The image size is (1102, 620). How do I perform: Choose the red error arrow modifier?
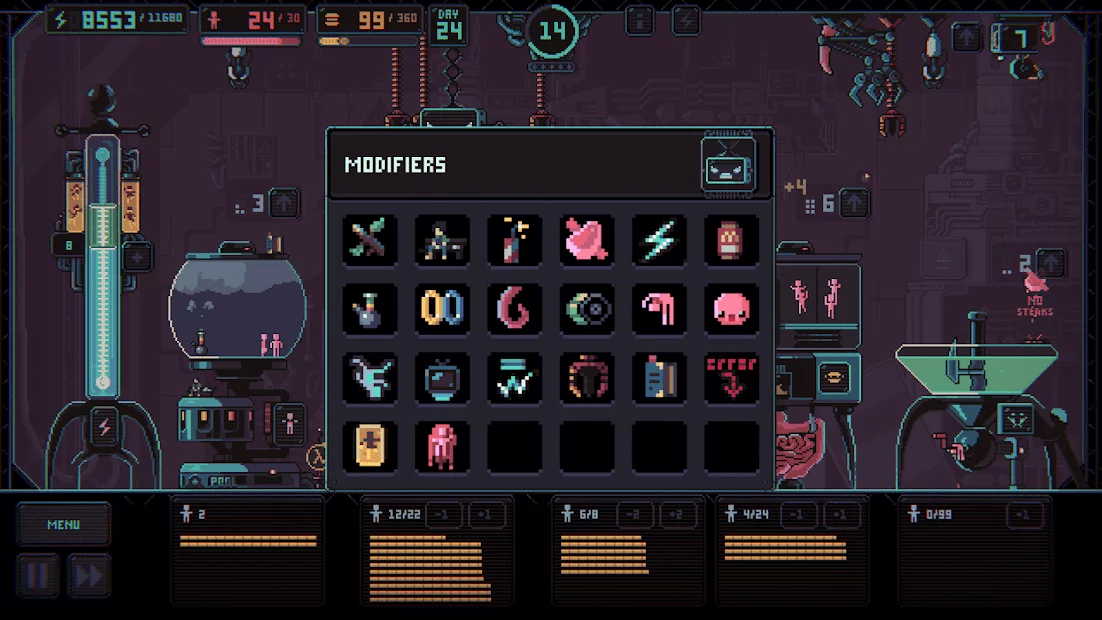click(731, 377)
